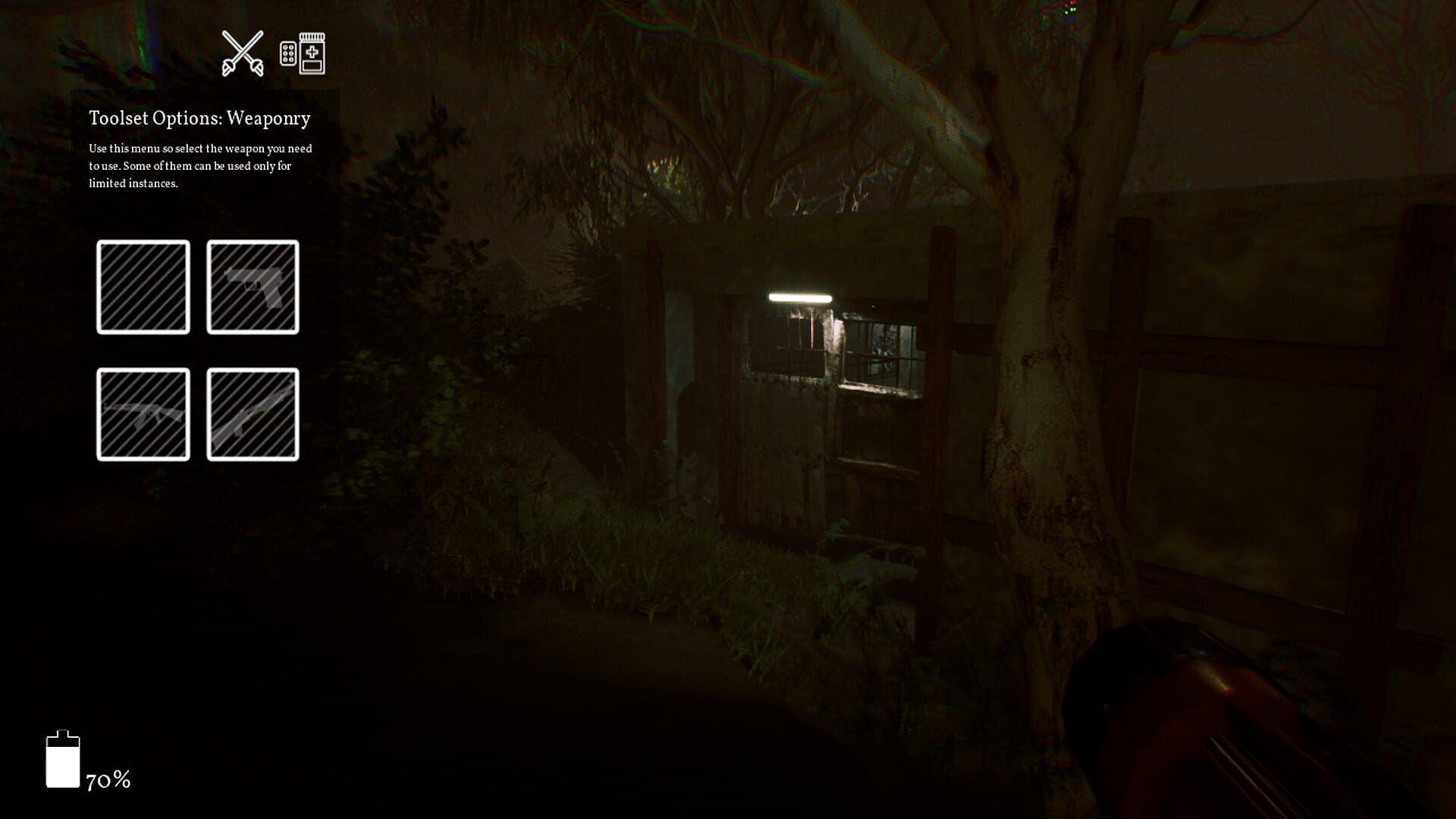Click the fluorescent lamp above the doorway

(800, 298)
